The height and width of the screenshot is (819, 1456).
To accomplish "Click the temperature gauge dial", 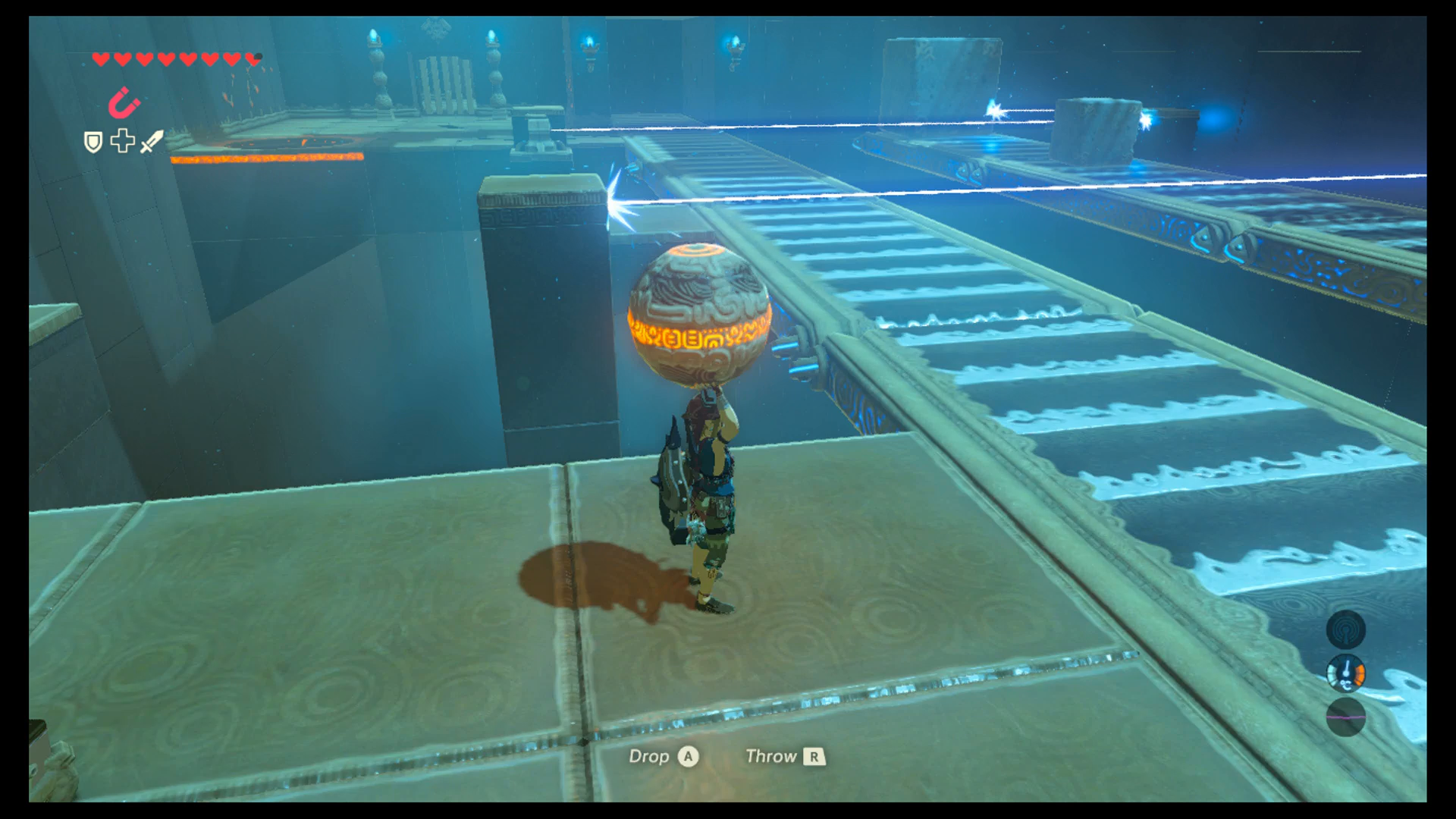I will (1346, 672).
